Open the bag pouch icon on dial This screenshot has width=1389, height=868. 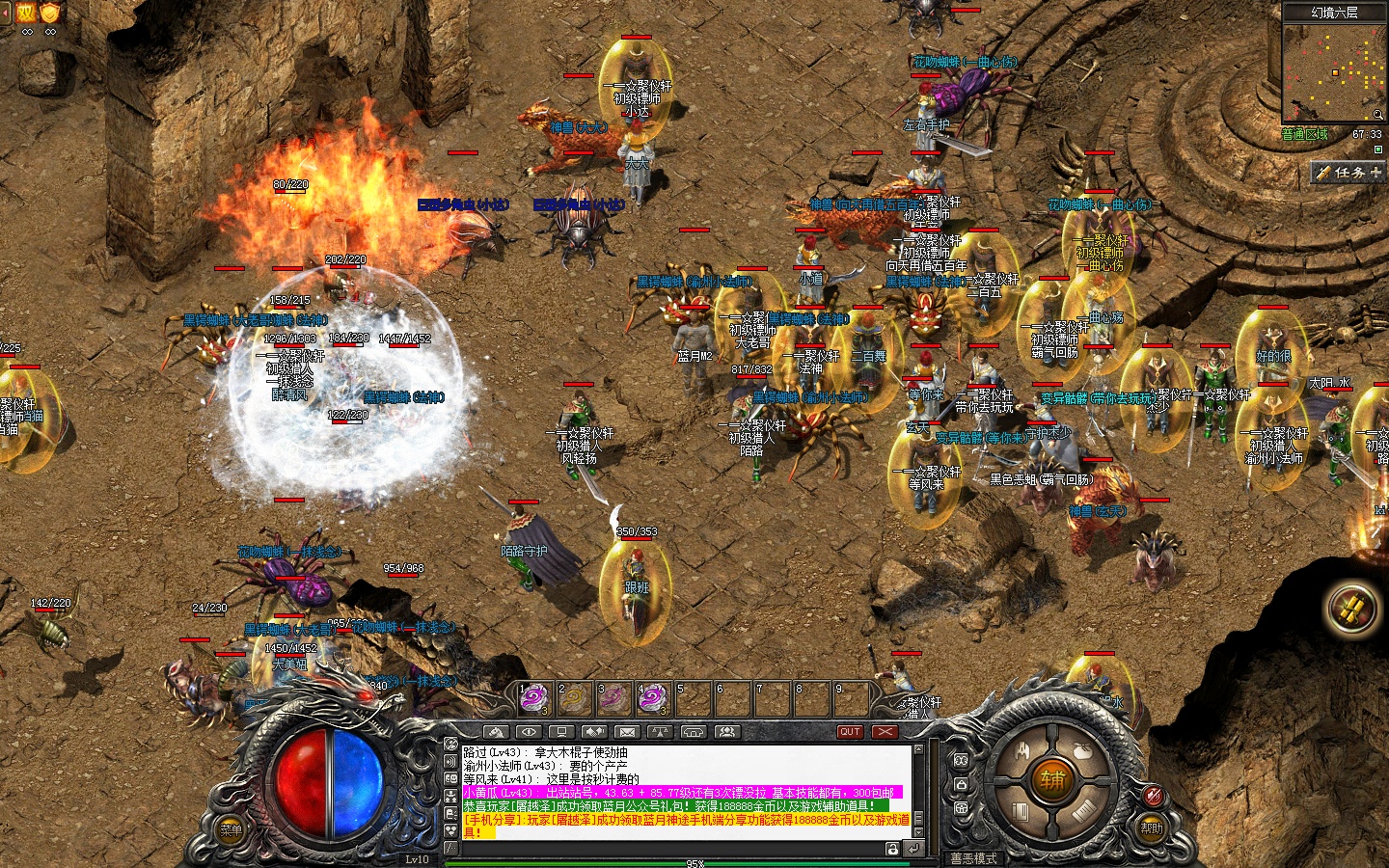point(1082,750)
